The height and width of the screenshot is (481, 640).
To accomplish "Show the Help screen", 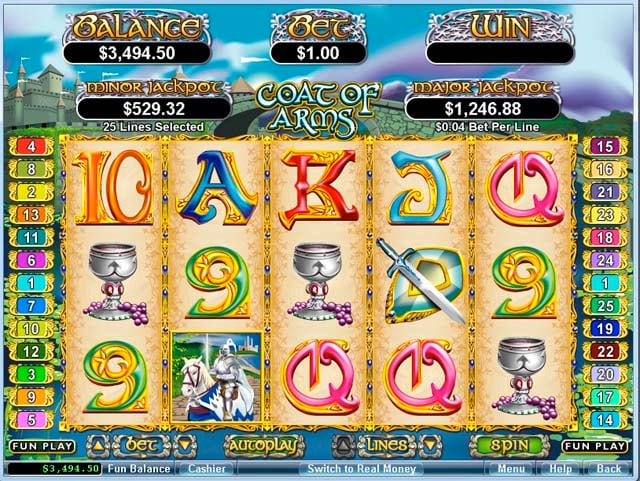I will pyautogui.click(x=560, y=468).
